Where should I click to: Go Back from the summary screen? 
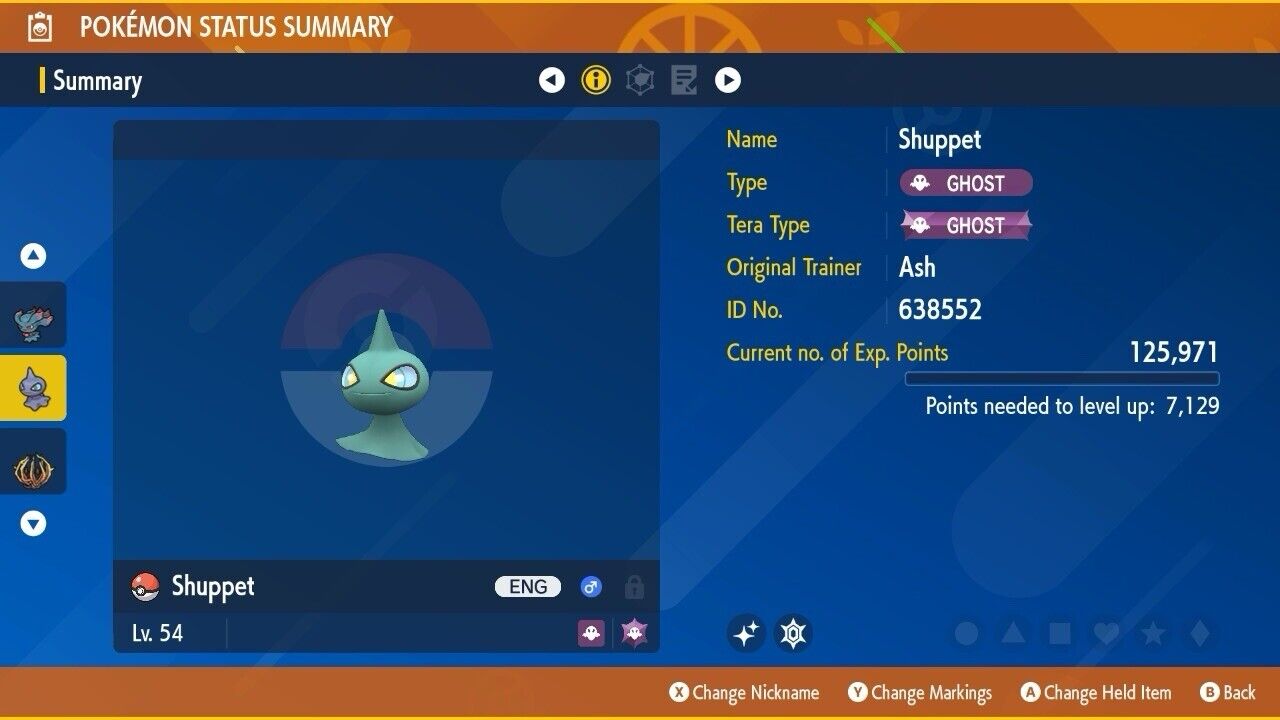pos(1227,693)
